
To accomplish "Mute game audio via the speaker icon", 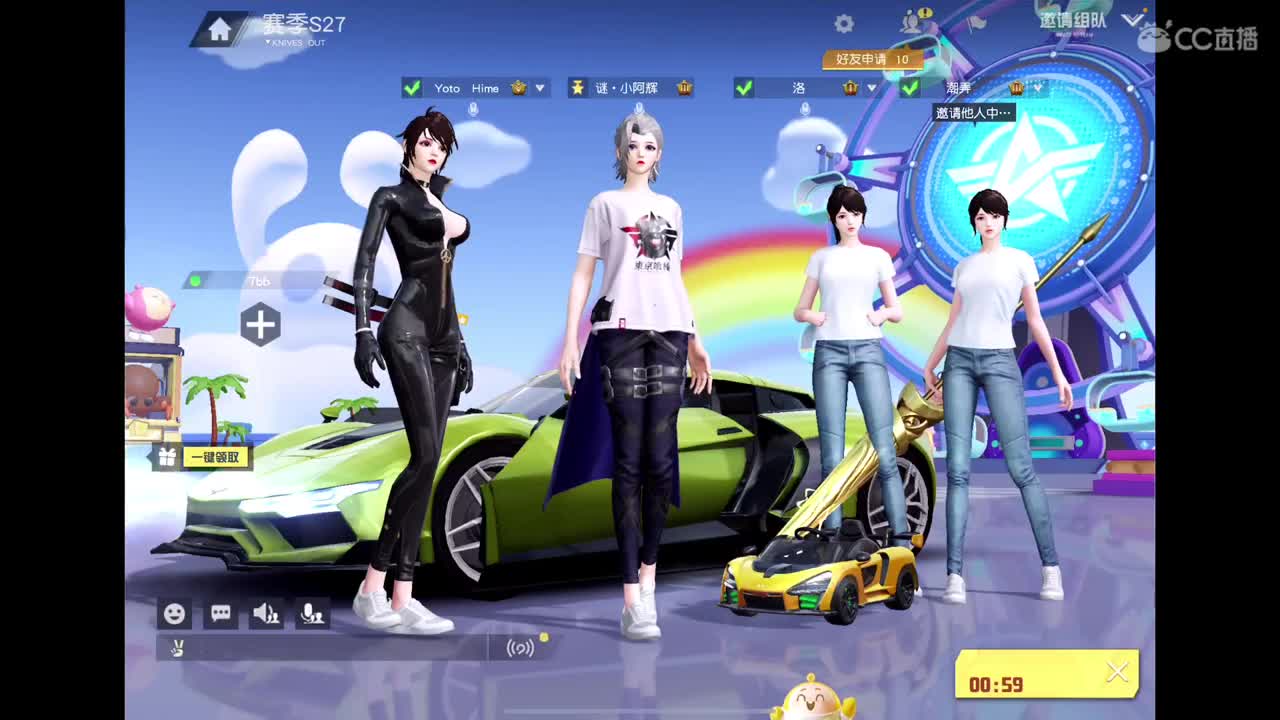I will click(x=265, y=613).
